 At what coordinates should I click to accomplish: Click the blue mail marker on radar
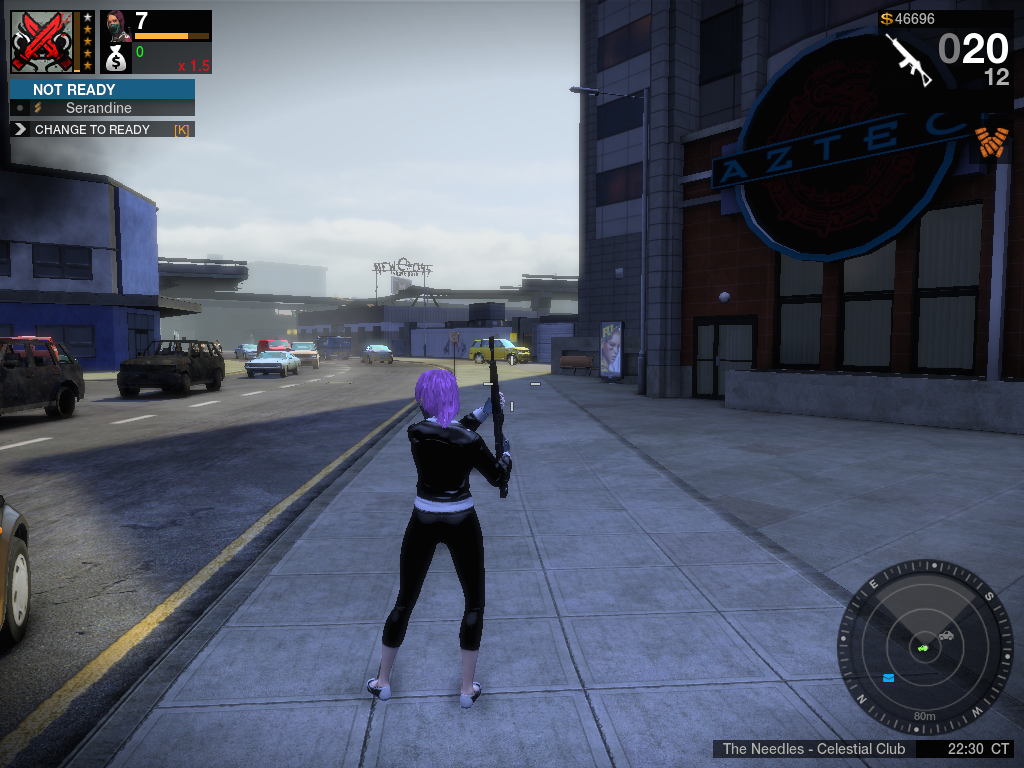point(888,678)
